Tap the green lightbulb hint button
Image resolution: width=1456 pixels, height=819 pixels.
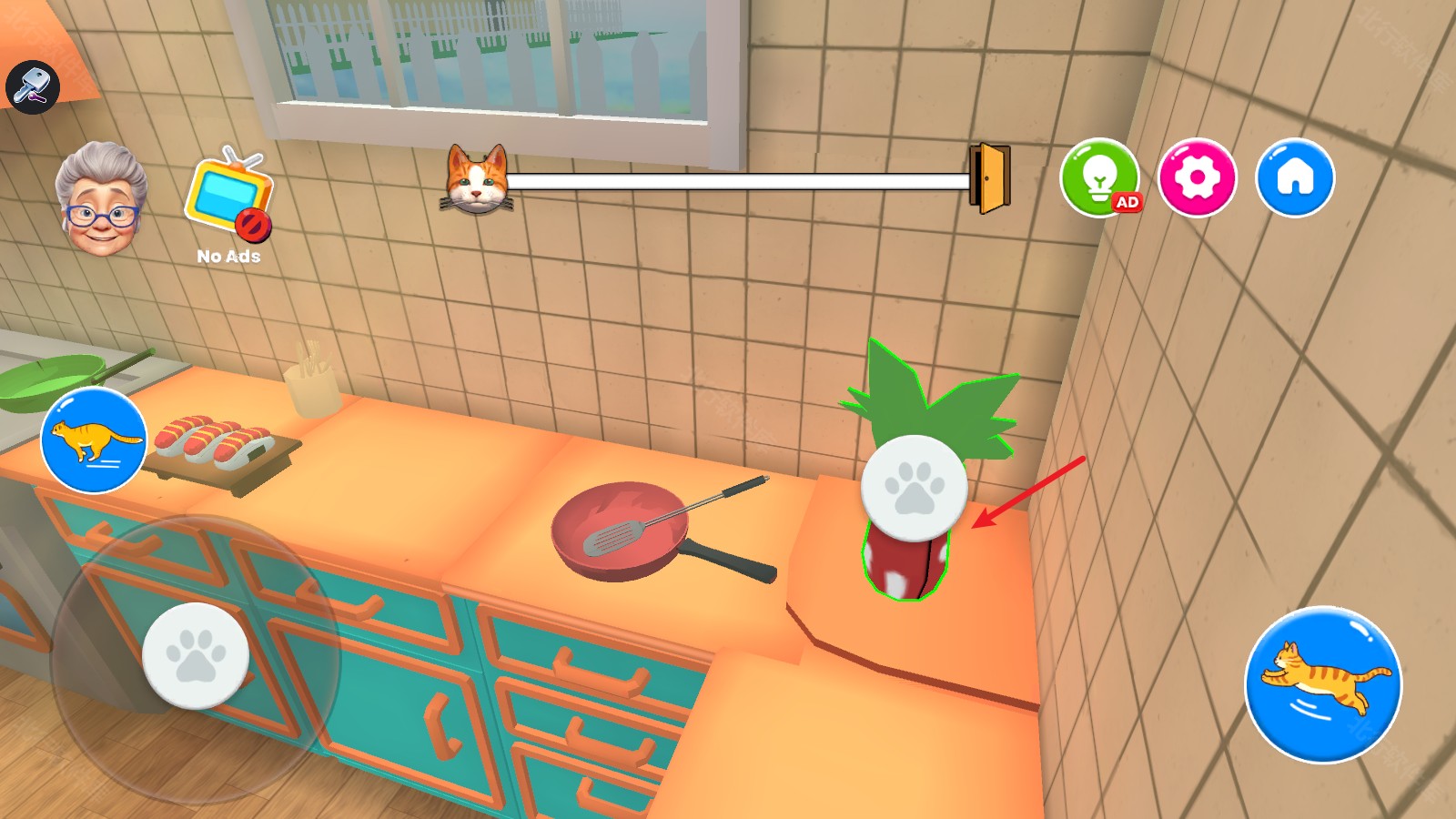coord(1100,176)
